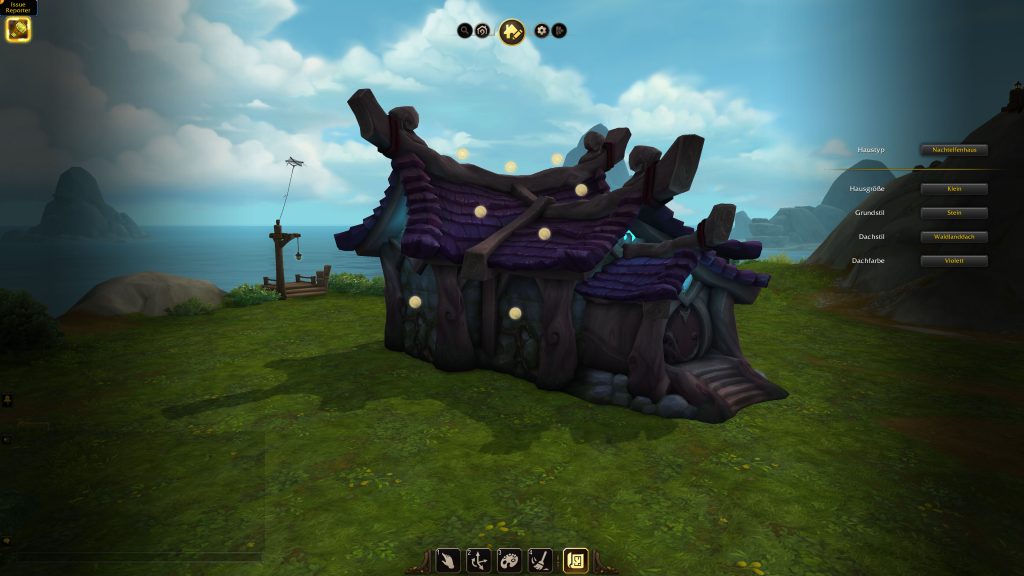Open the gear settings icon
Image resolution: width=1024 pixels, height=576 pixels.
(542, 31)
